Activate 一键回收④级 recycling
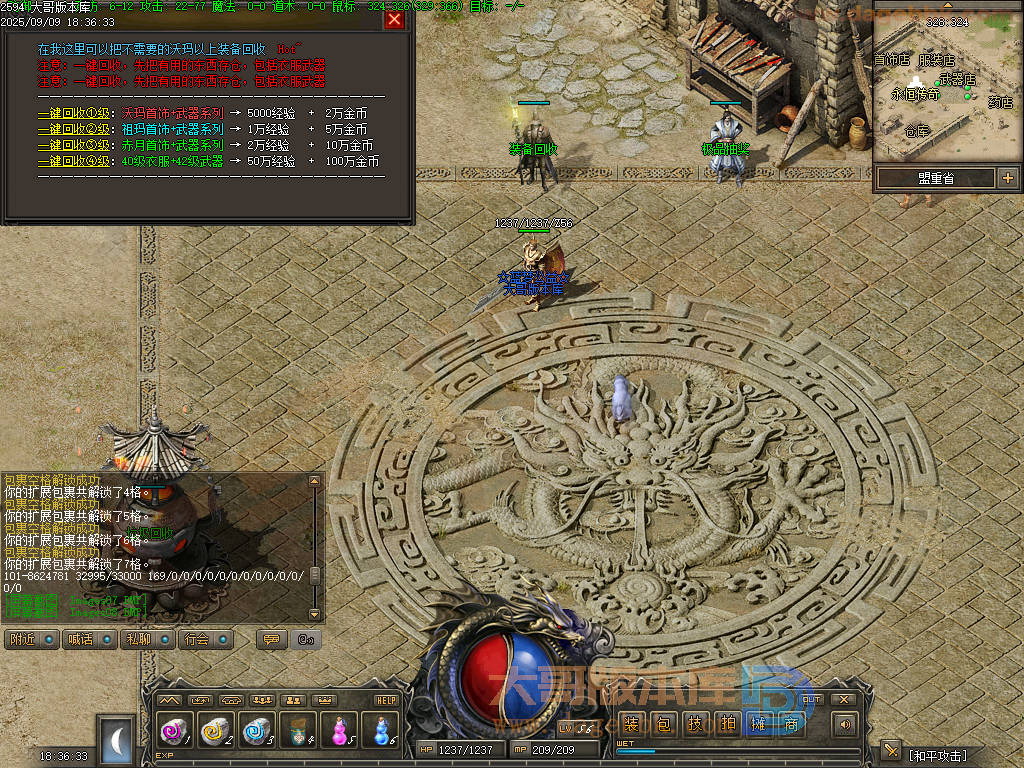Image resolution: width=1024 pixels, height=768 pixels. 73,161
